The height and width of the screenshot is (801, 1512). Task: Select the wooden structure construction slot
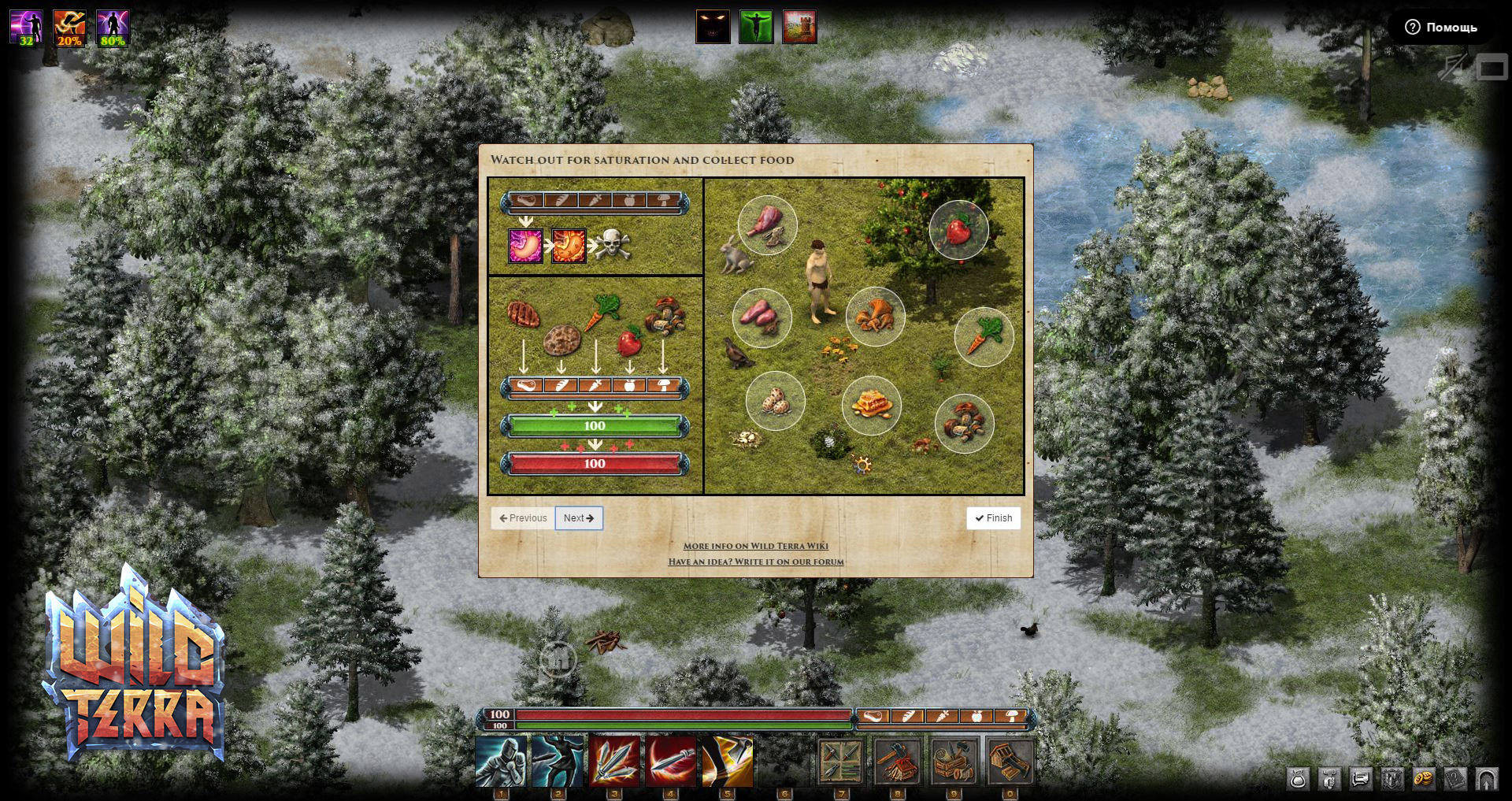1010,762
